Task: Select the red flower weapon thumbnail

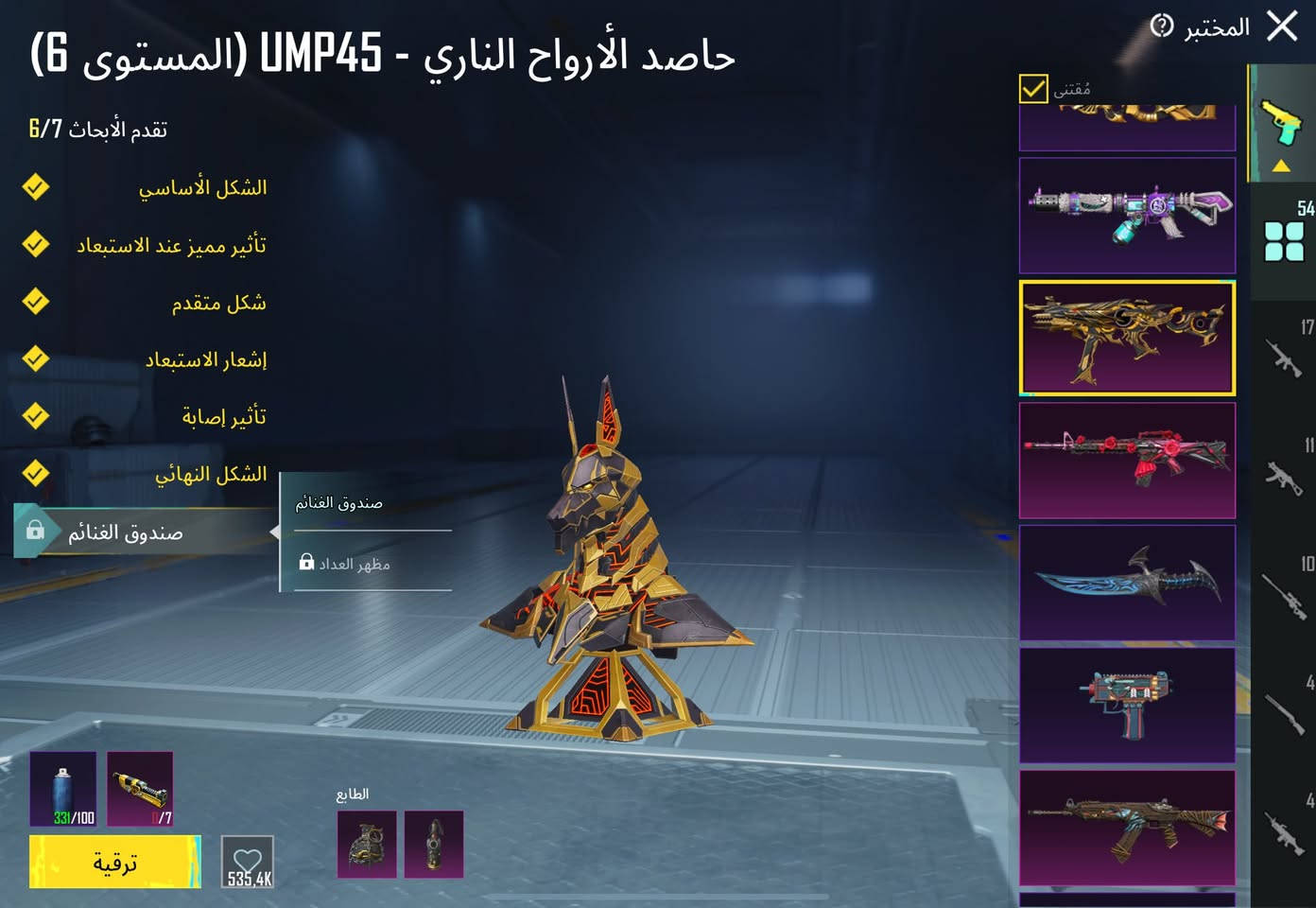Action: tap(1127, 461)
